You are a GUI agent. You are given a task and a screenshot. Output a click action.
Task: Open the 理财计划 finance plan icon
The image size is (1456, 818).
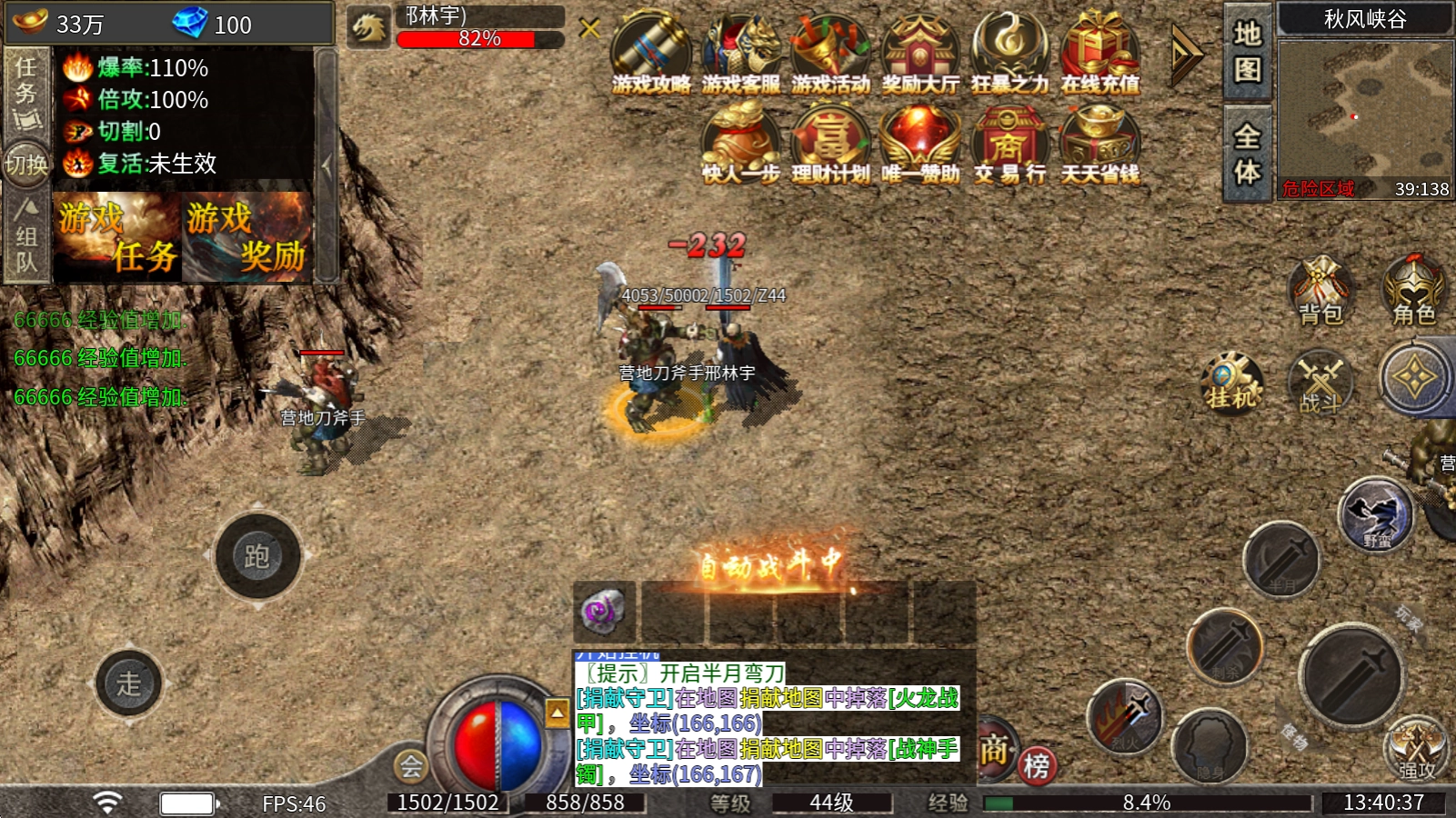829,145
